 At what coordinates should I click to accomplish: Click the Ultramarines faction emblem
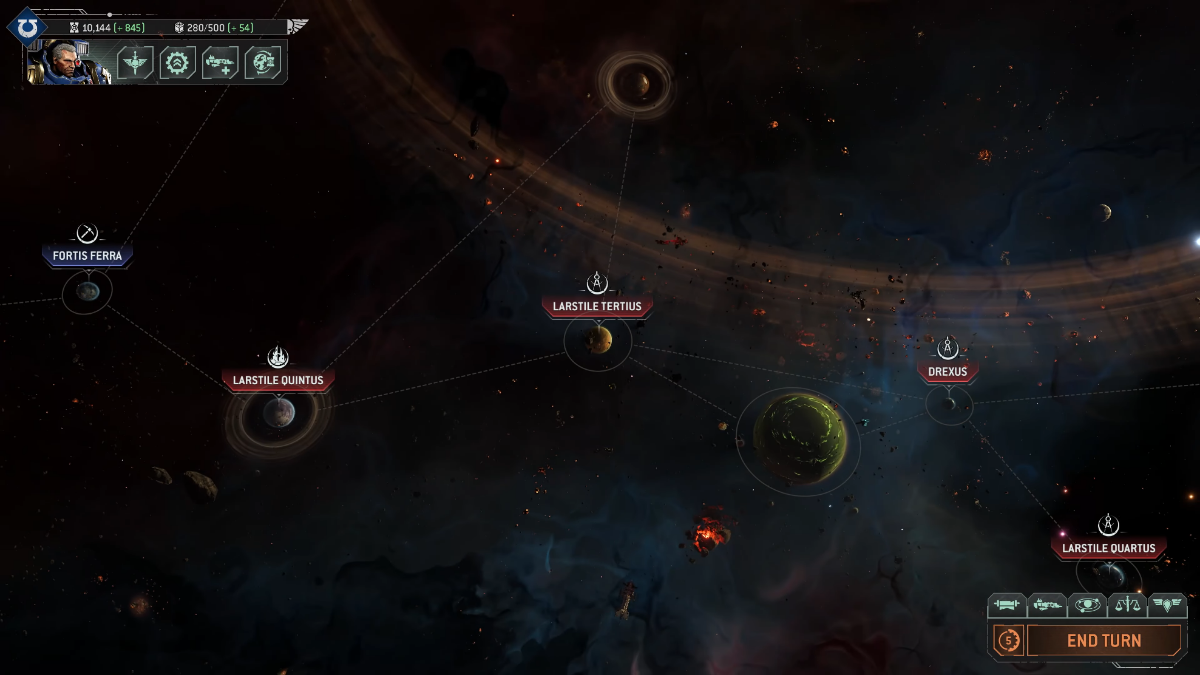click(x=28, y=27)
